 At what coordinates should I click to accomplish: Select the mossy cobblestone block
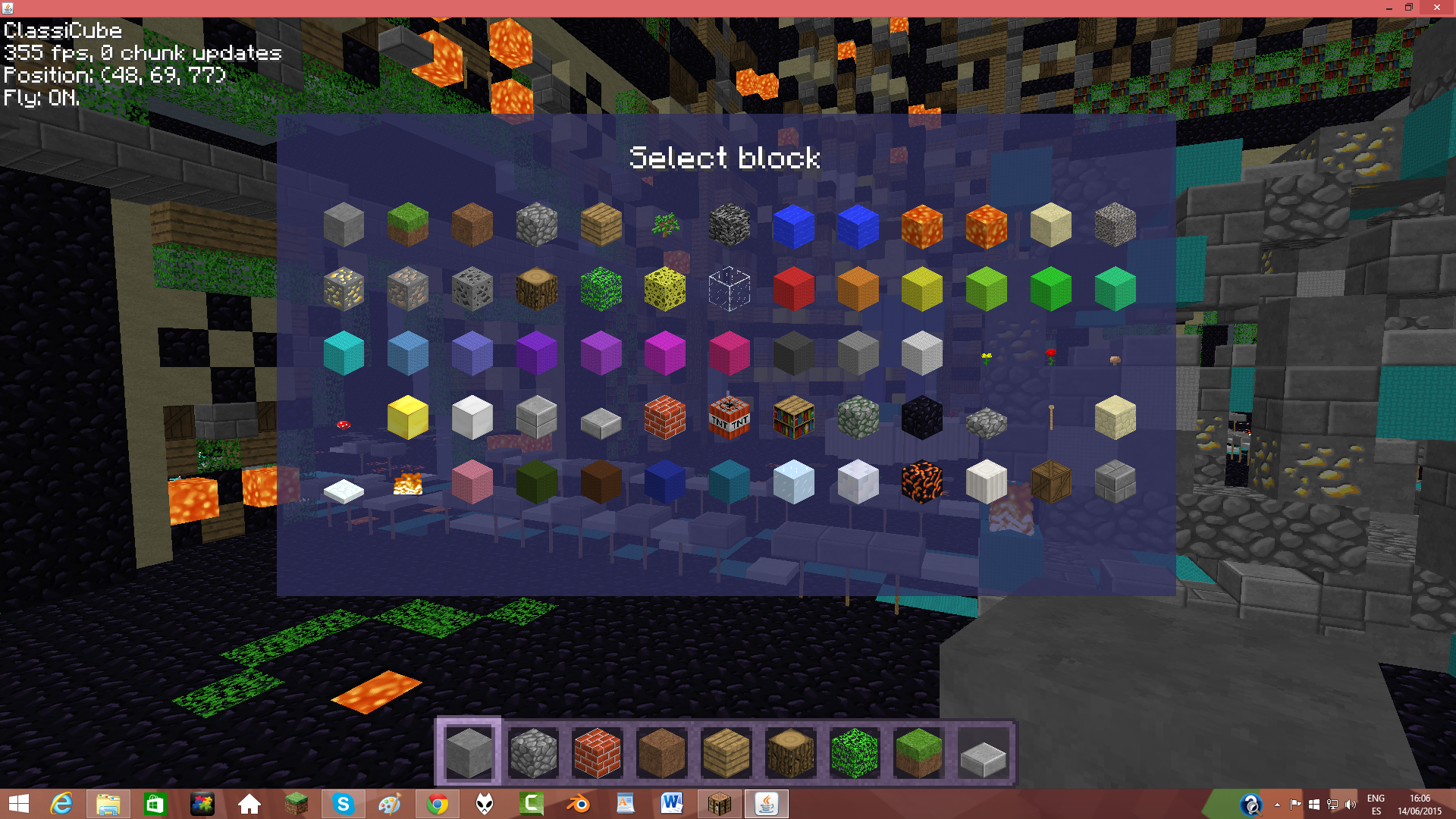(858, 419)
